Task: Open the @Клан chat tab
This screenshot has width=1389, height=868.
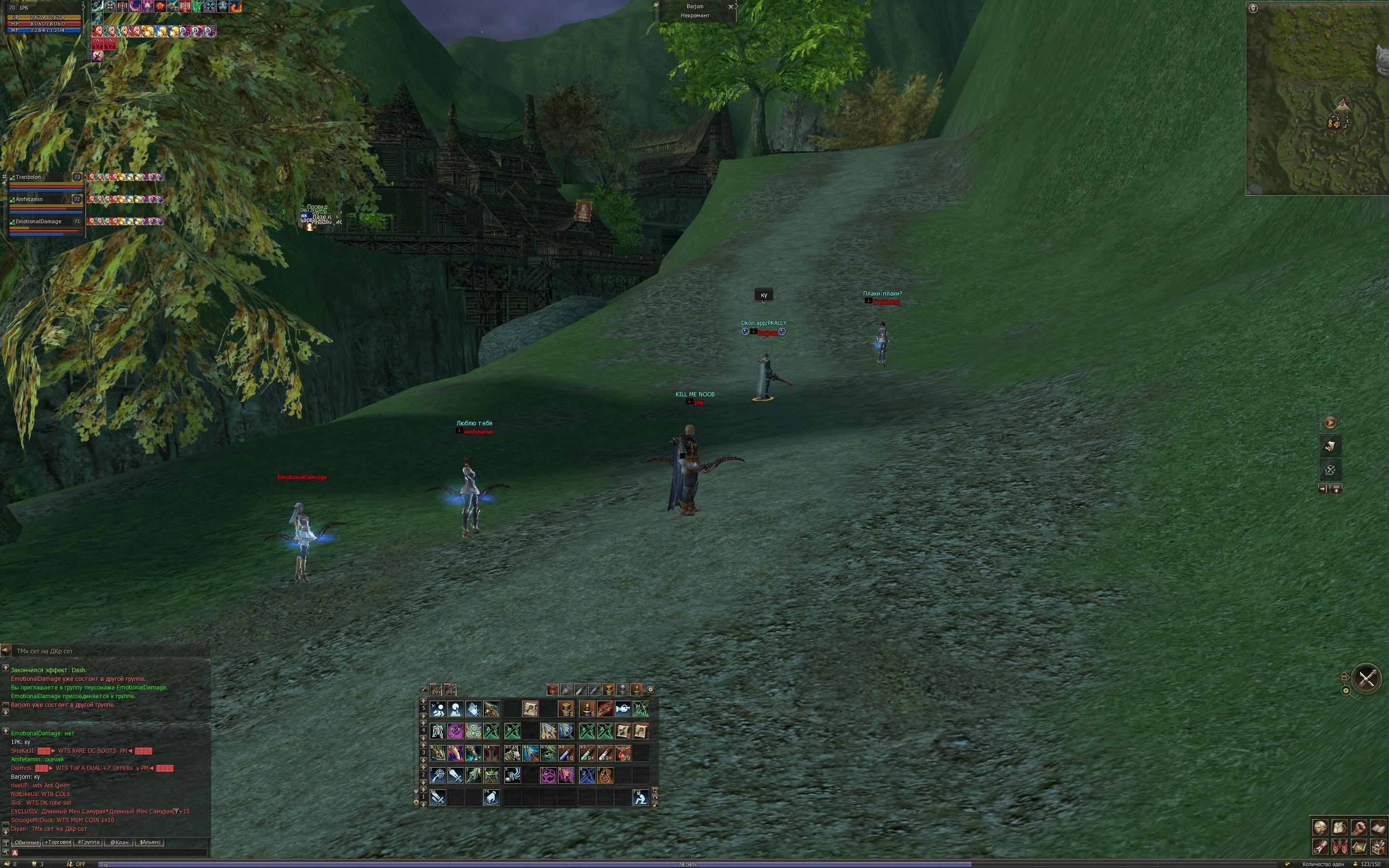Action: click(x=119, y=842)
